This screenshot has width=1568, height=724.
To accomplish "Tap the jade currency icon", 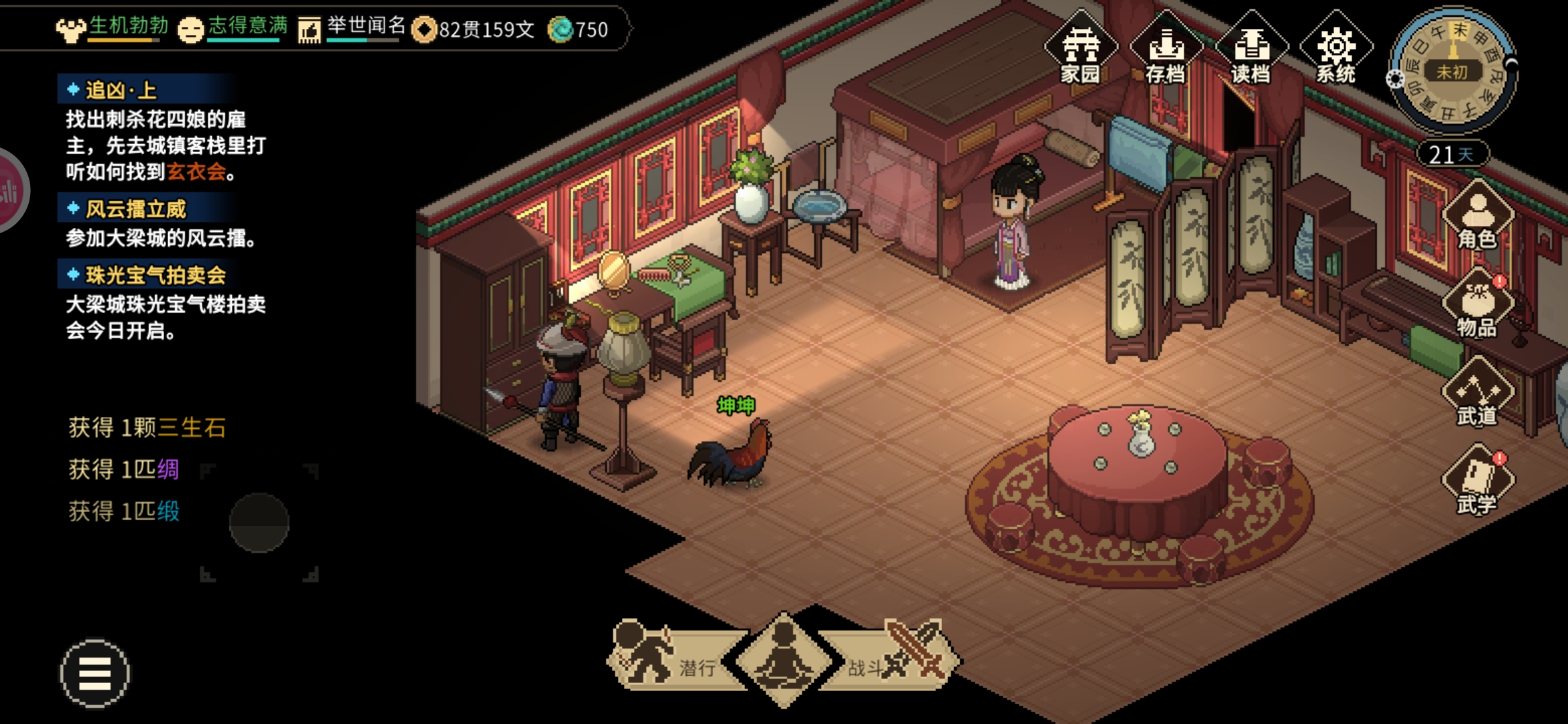I will 560,29.
